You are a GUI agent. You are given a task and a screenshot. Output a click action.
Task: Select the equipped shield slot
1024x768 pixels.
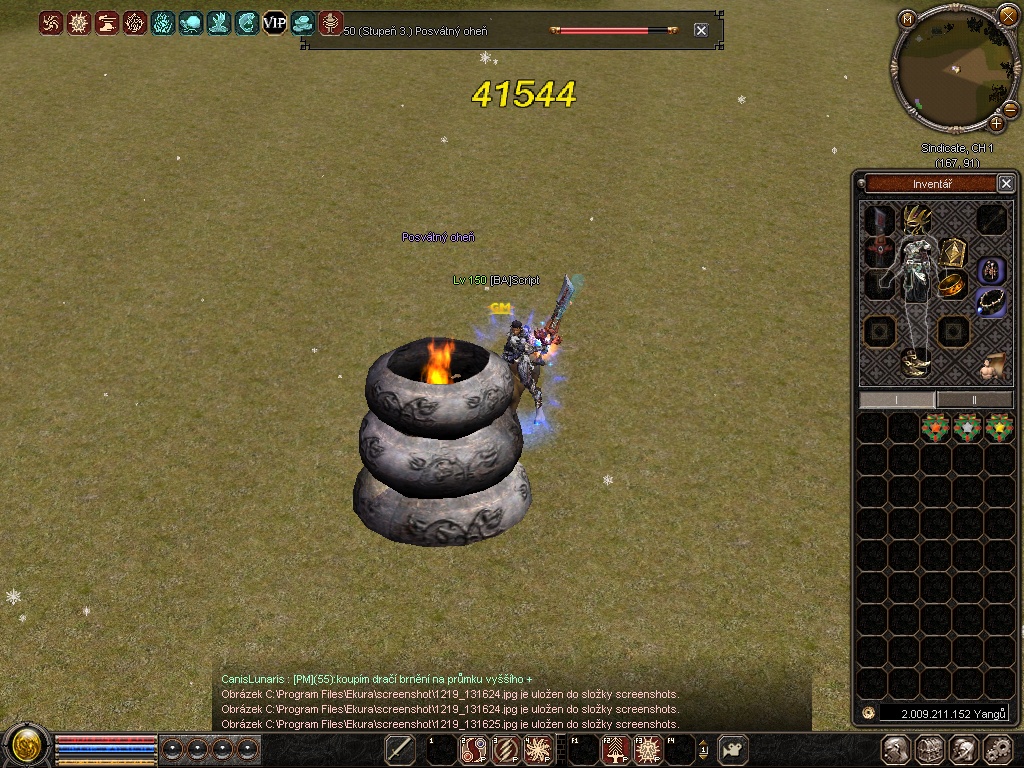click(x=952, y=251)
